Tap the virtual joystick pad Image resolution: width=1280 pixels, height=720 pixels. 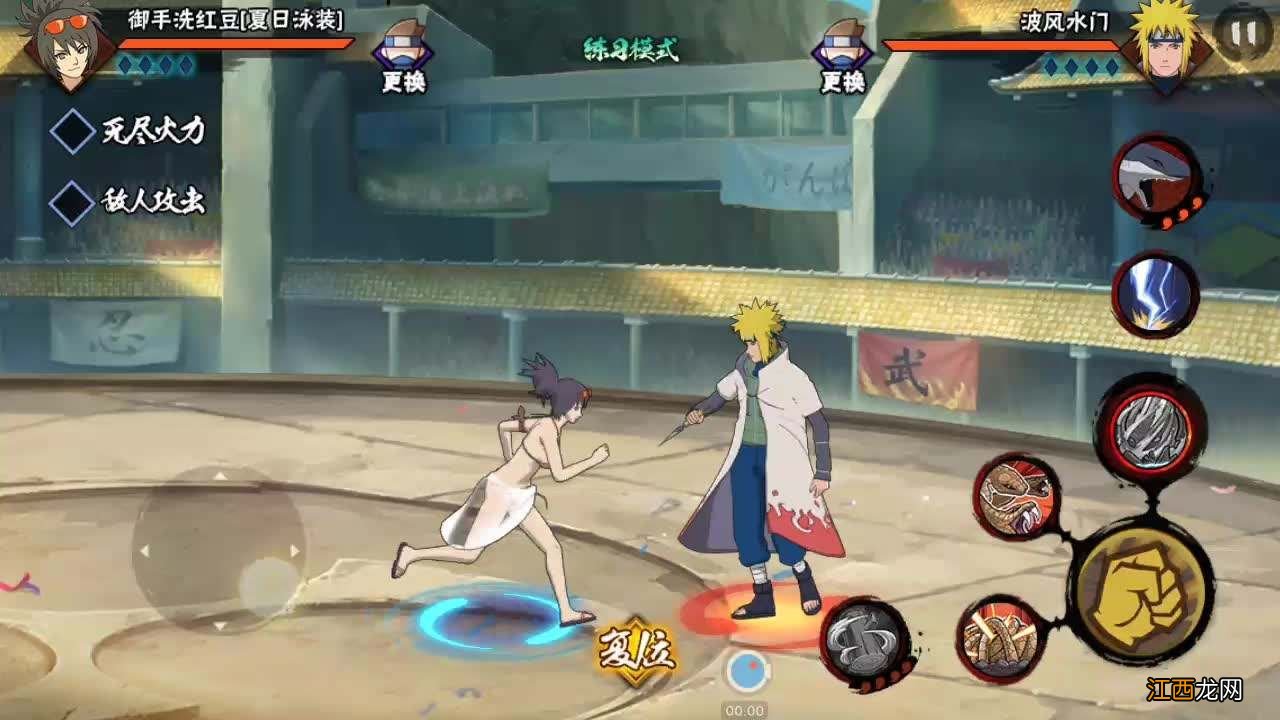tap(219, 548)
